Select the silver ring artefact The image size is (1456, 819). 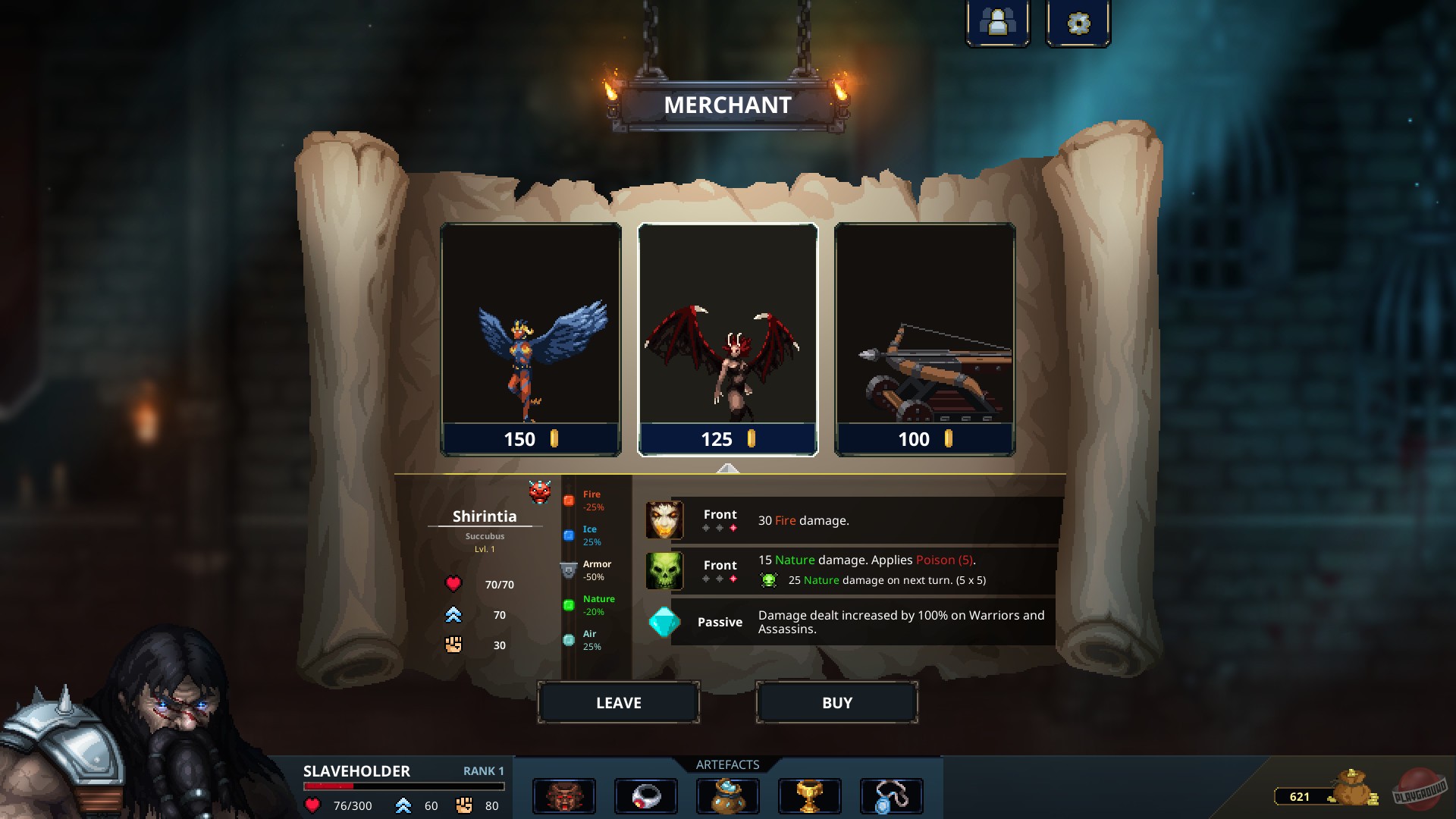coord(646,795)
